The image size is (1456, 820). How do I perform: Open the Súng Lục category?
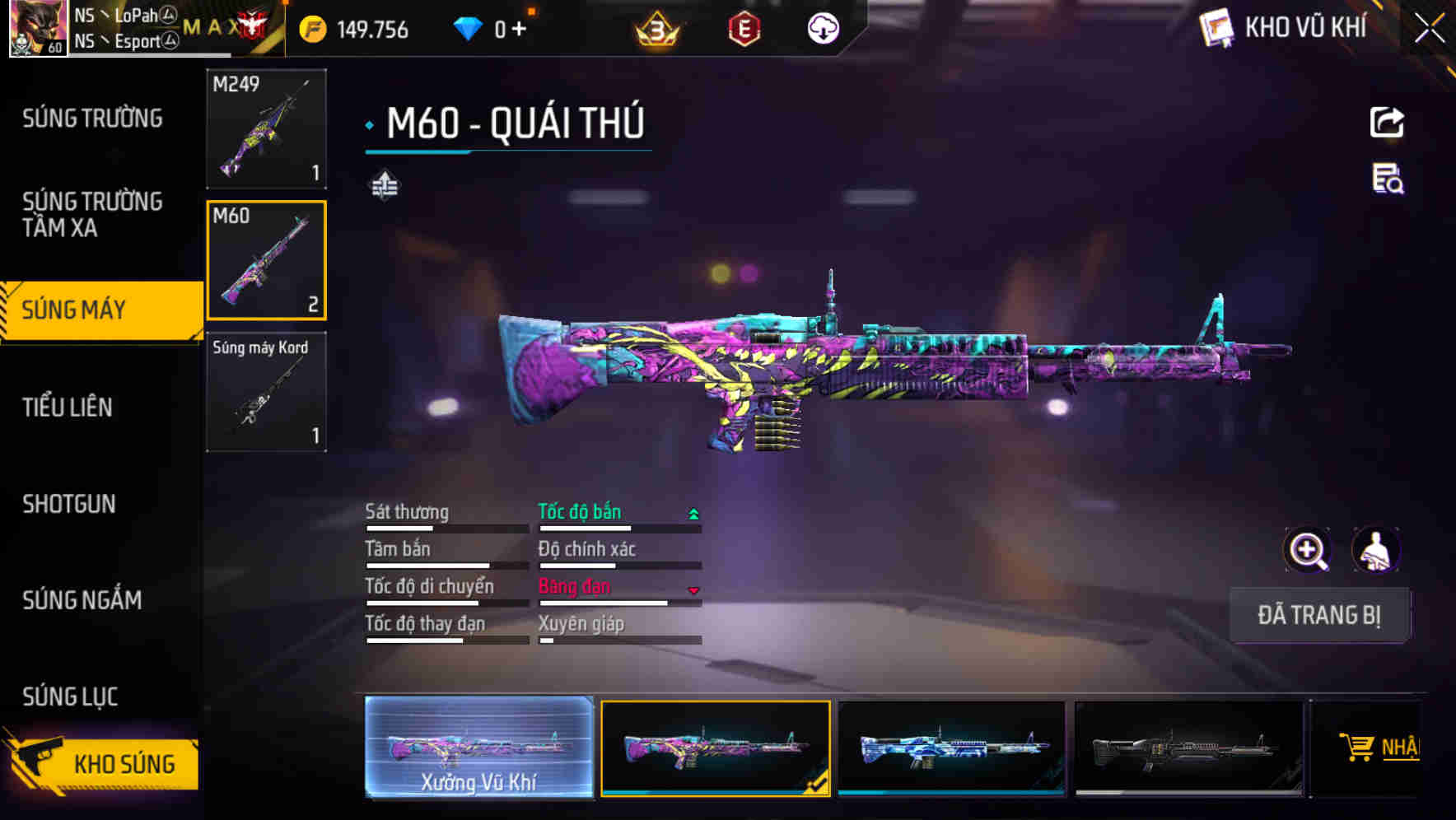(x=70, y=697)
